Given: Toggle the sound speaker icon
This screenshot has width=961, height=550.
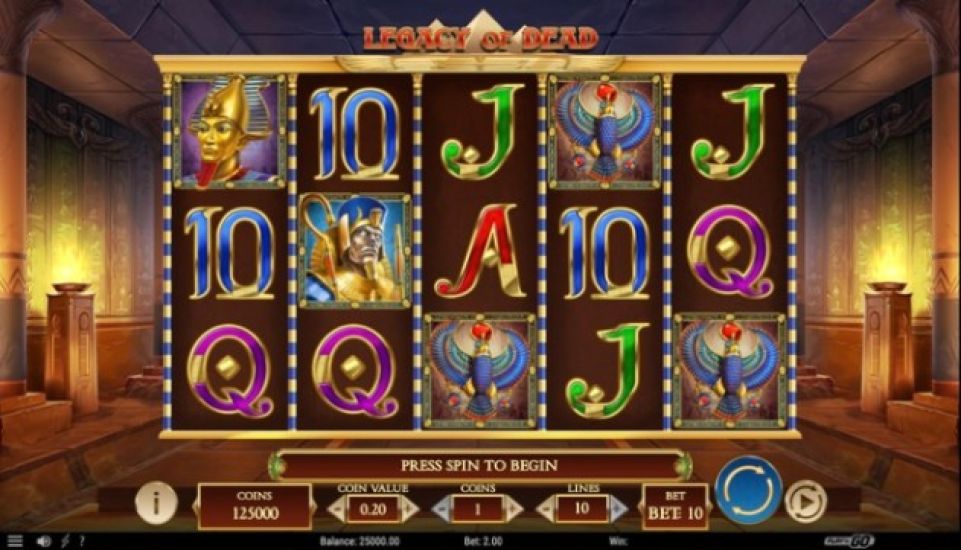Looking at the screenshot, I should (43, 541).
